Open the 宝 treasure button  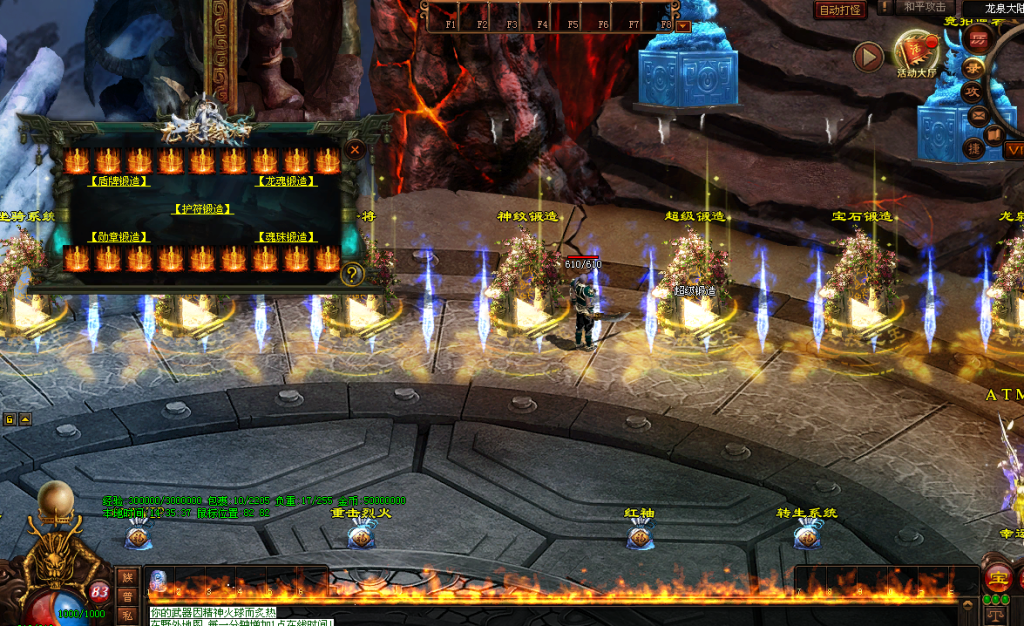tap(997, 577)
